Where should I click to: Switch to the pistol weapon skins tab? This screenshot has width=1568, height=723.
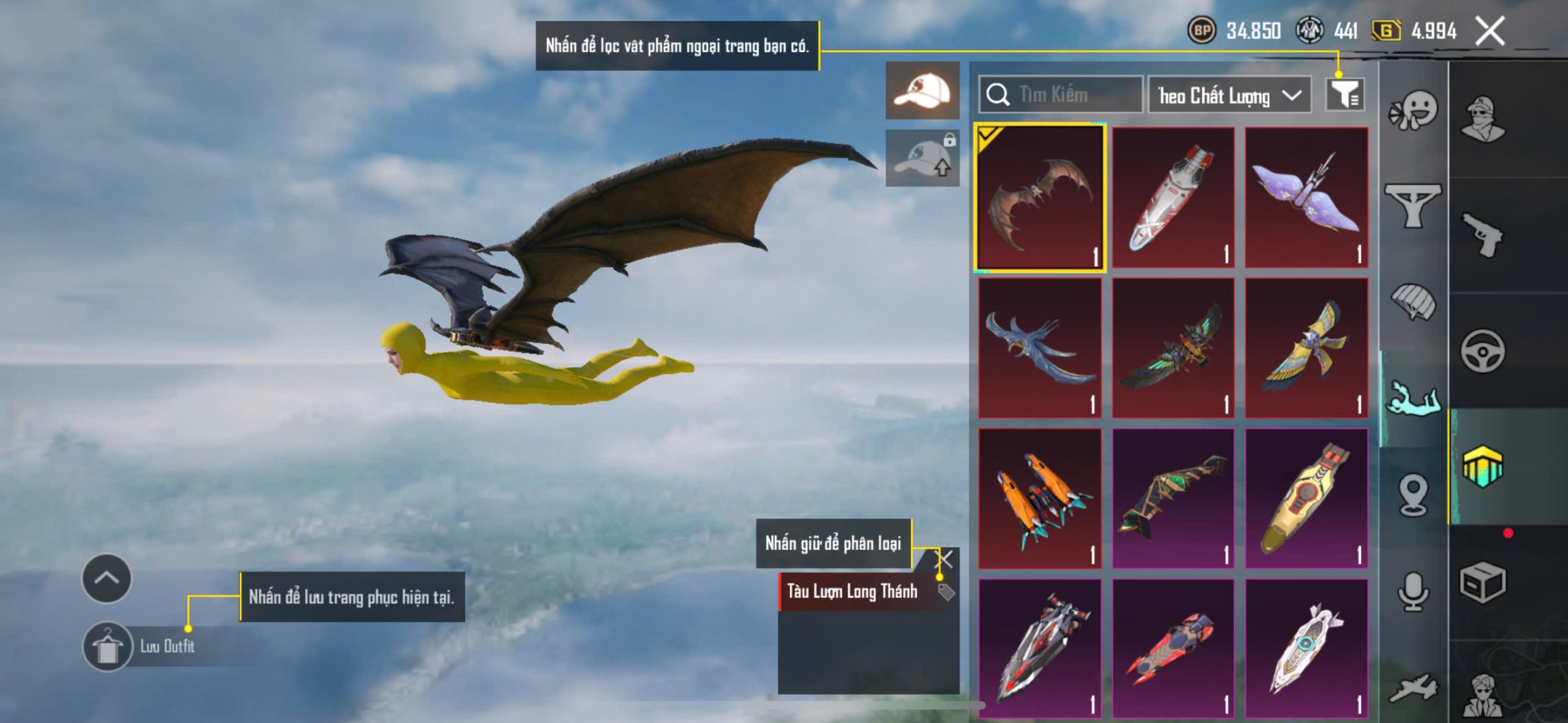1482,234
